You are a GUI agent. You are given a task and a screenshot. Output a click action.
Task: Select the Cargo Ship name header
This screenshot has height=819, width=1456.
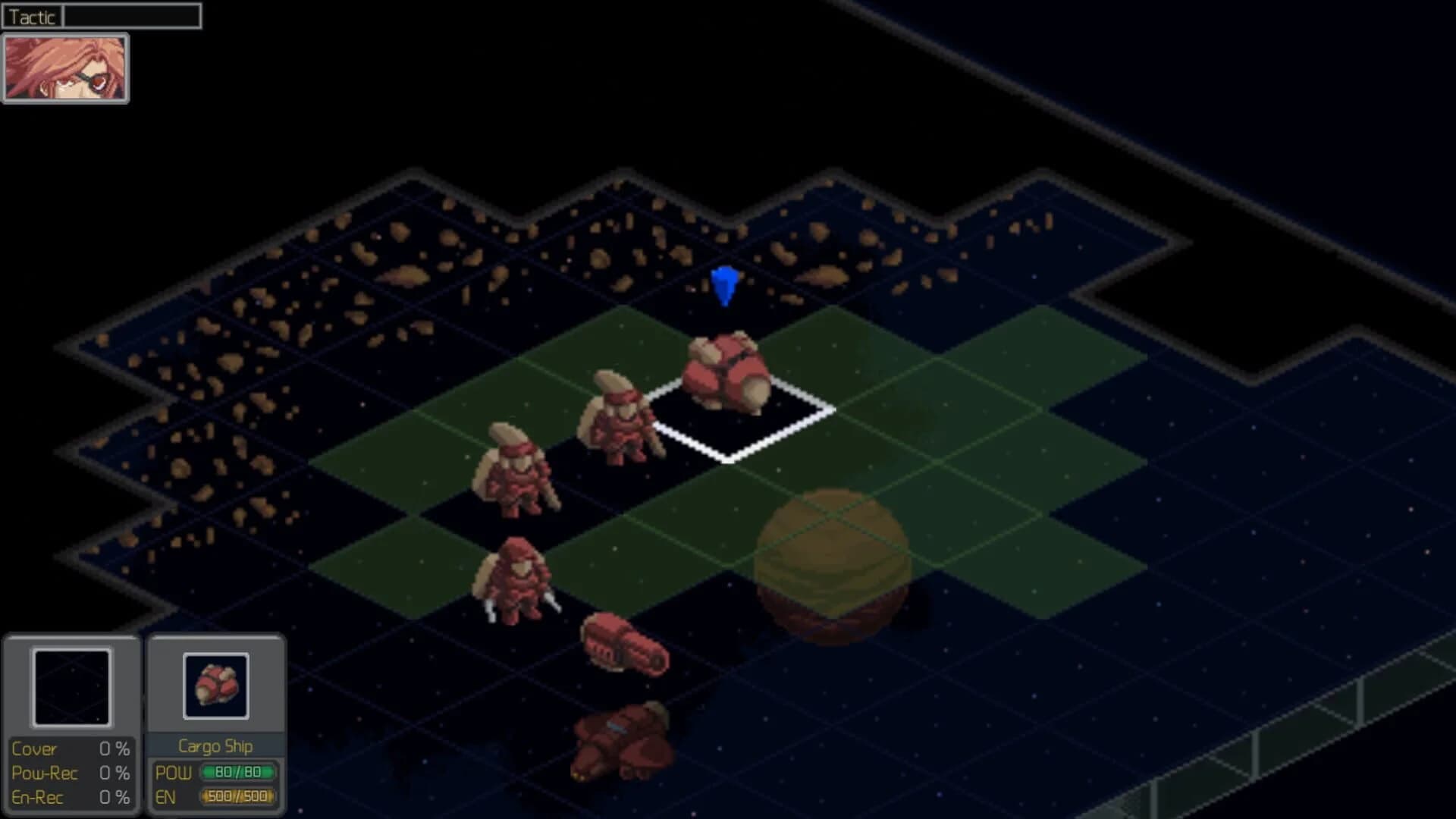pos(216,746)
